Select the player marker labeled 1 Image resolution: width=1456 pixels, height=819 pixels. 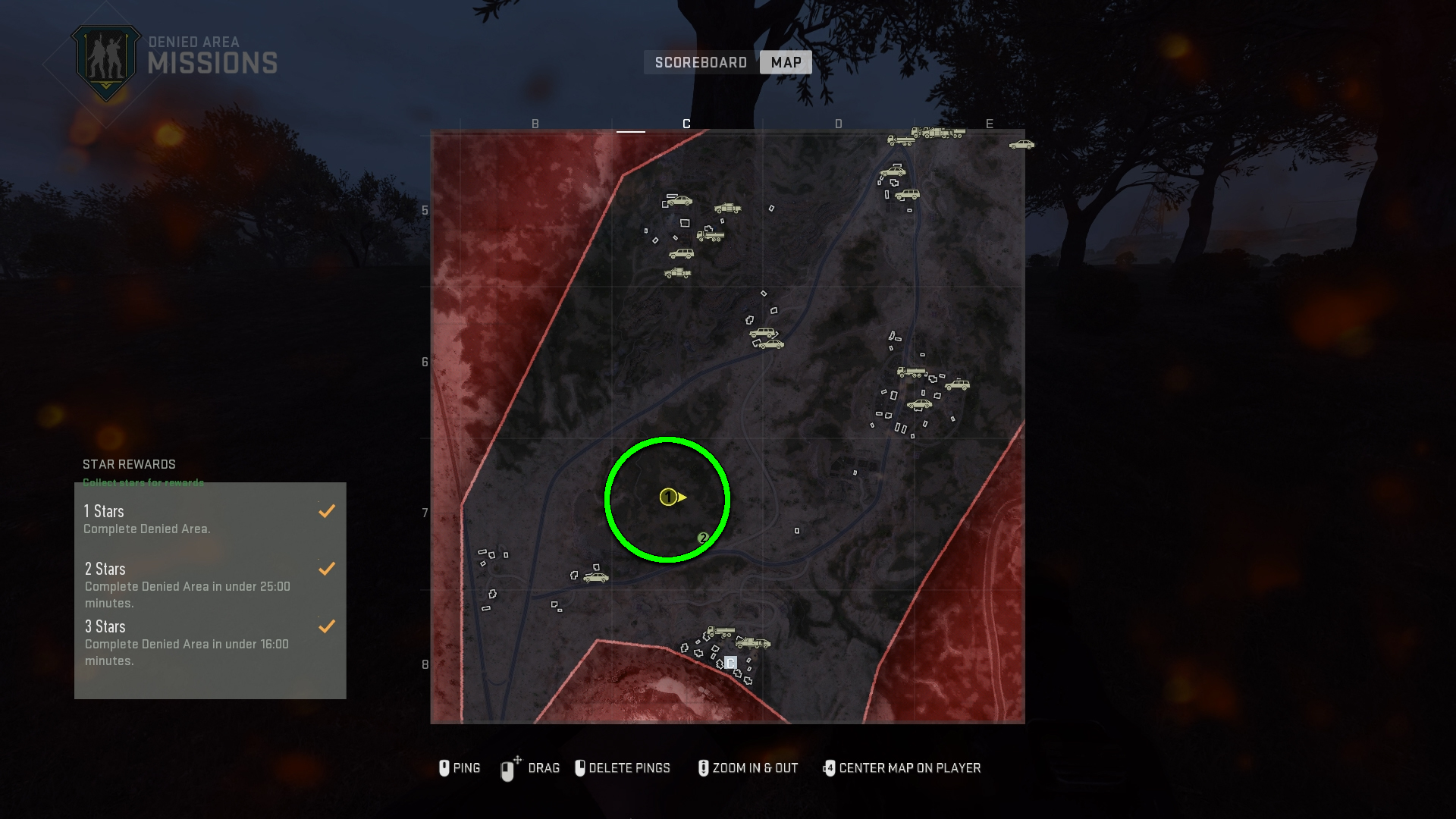668,498
